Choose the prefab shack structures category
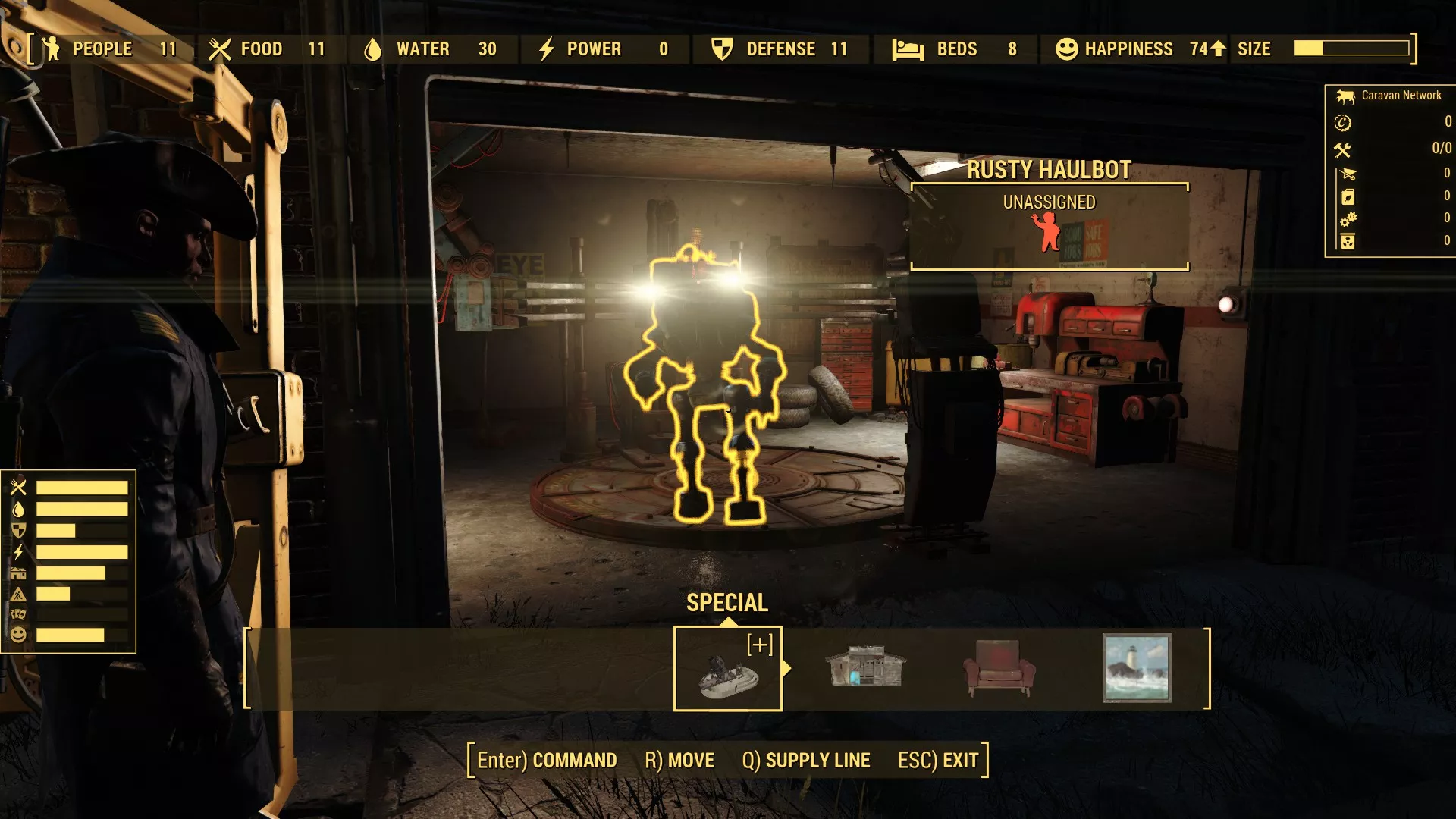 (x=864, y=668)
